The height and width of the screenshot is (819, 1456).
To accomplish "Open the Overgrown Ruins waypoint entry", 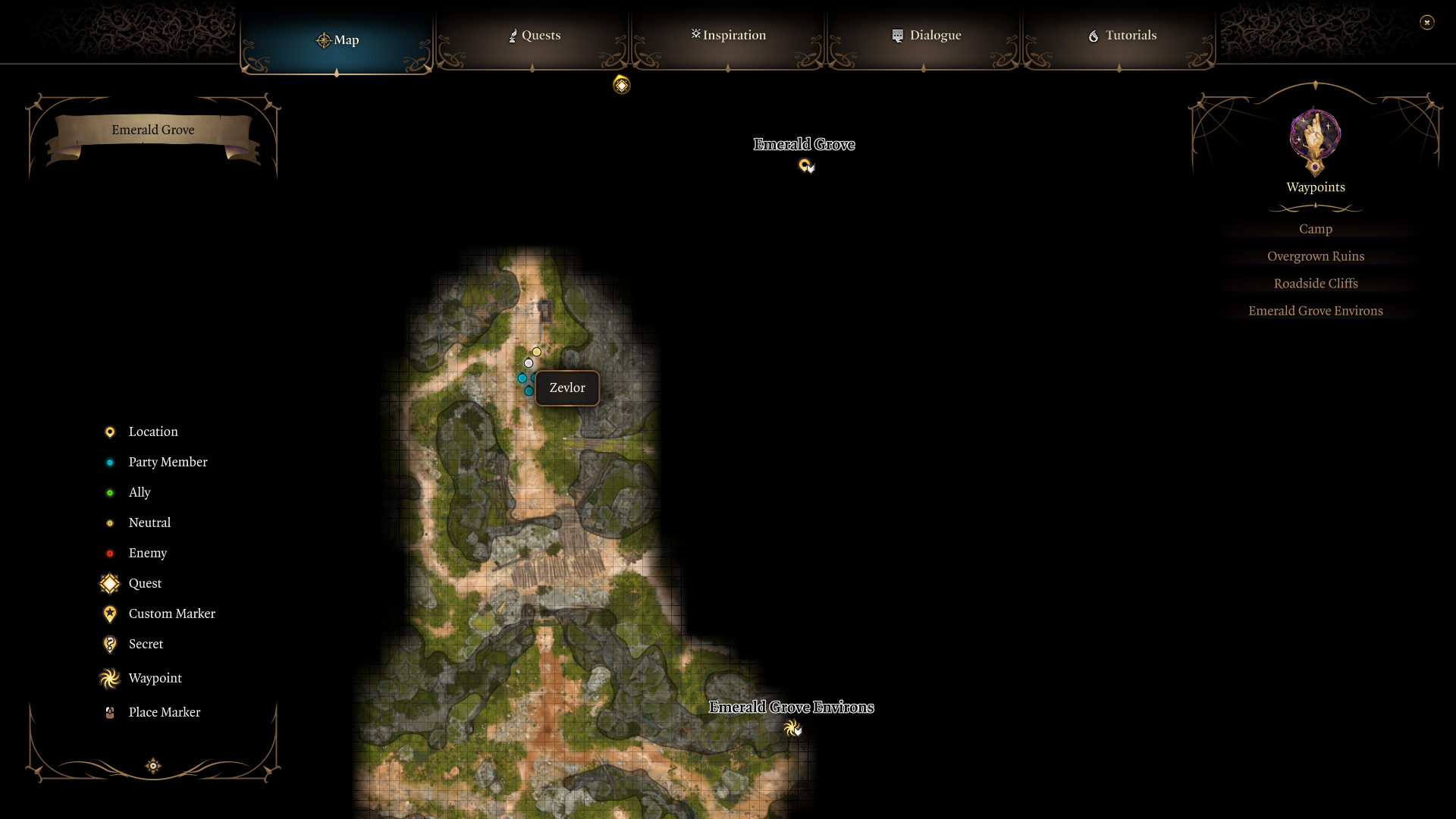I will tap(1315, 256).
